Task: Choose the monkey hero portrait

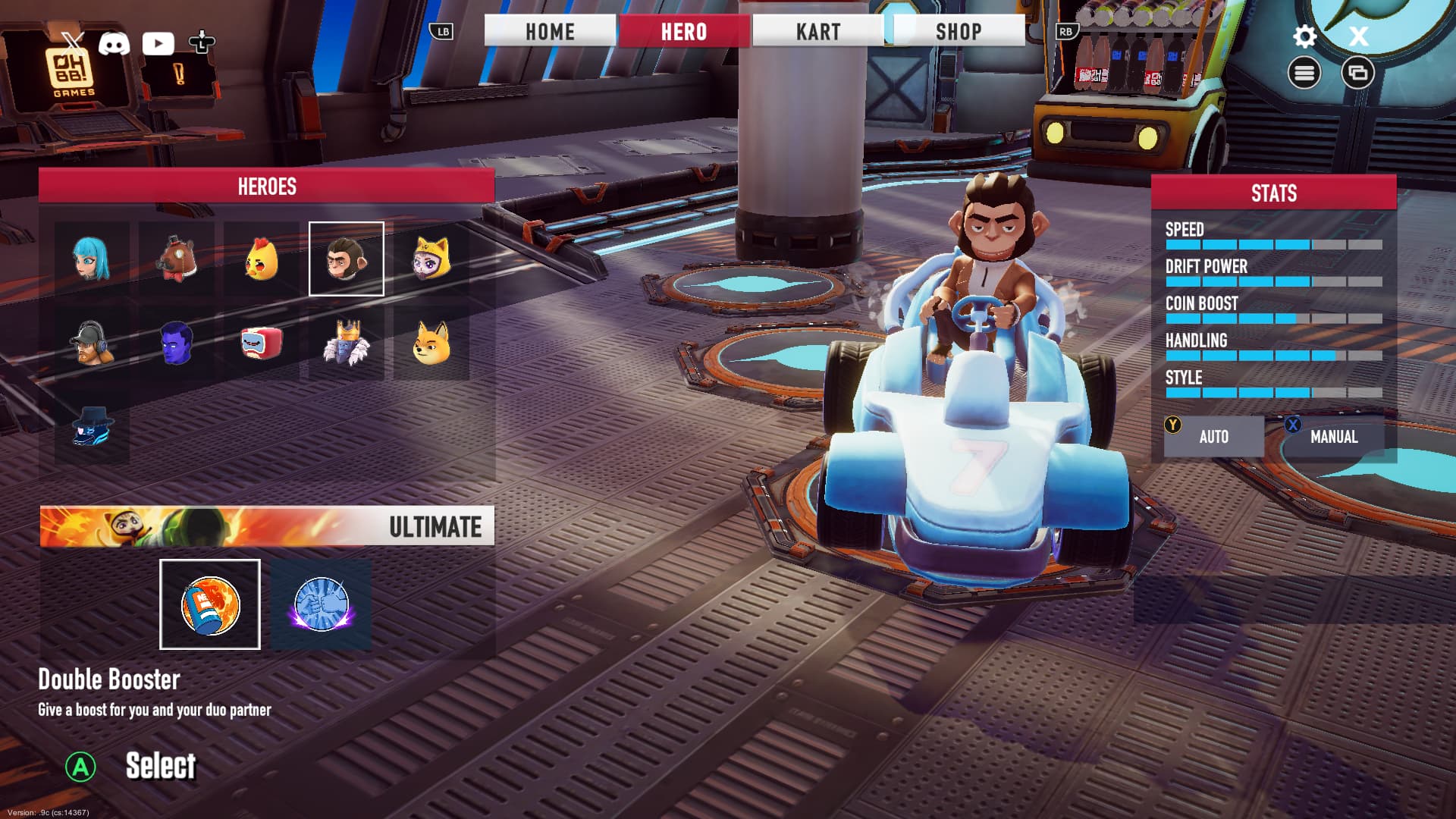Action: 347,259
